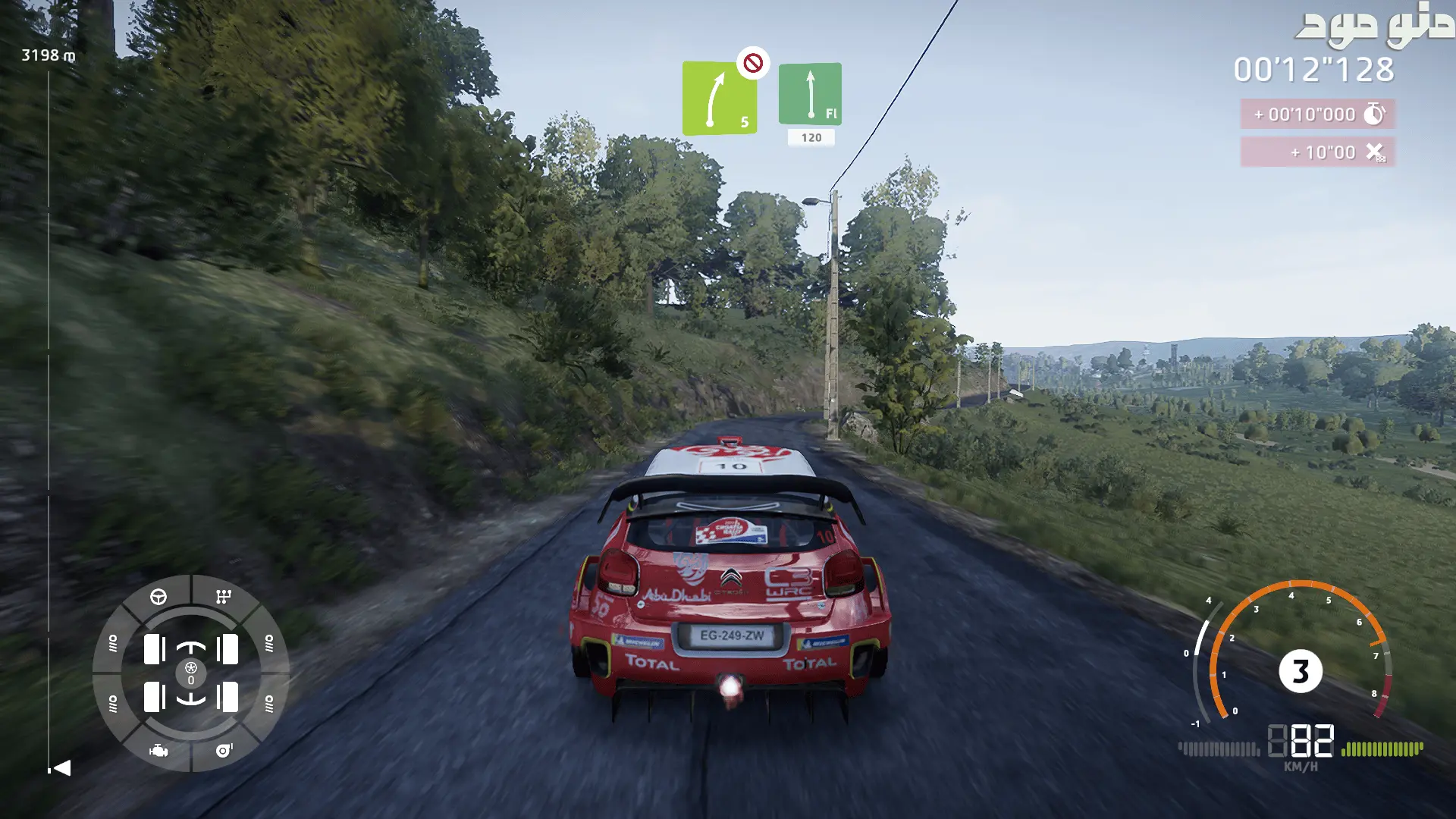Click the right 5 pace note icon
The width and height of the screenshot is (1456, 819).
pyautogui.click(x=719, y=99)
